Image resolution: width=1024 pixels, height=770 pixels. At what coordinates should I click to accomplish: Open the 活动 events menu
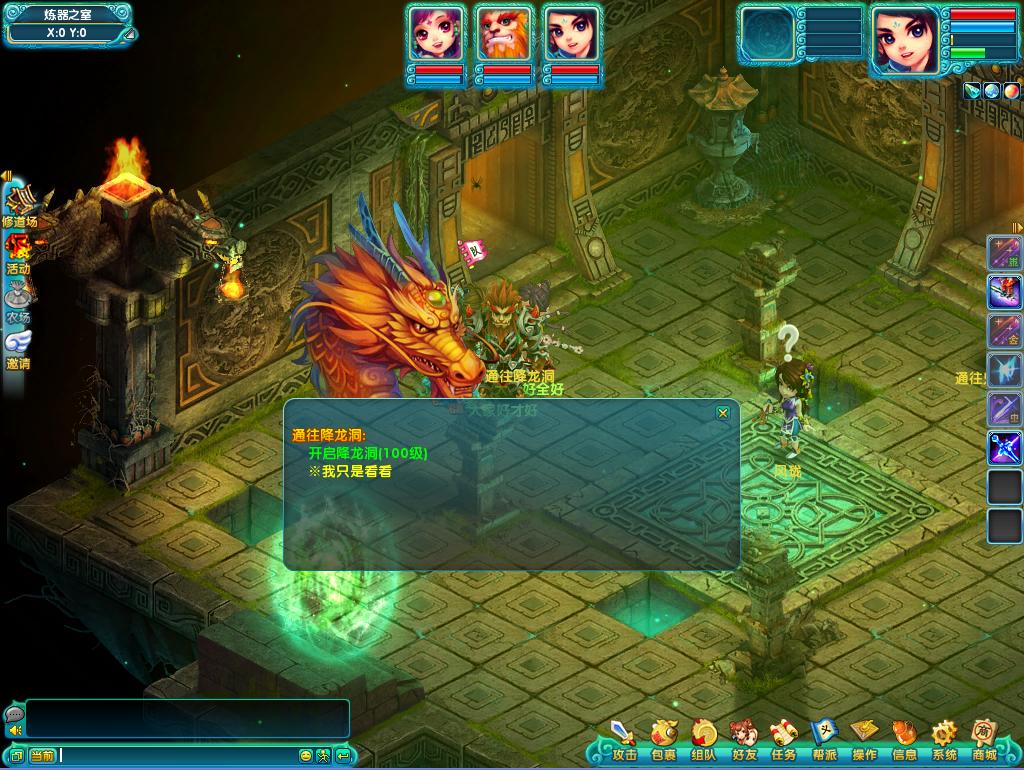coord(18,252)
